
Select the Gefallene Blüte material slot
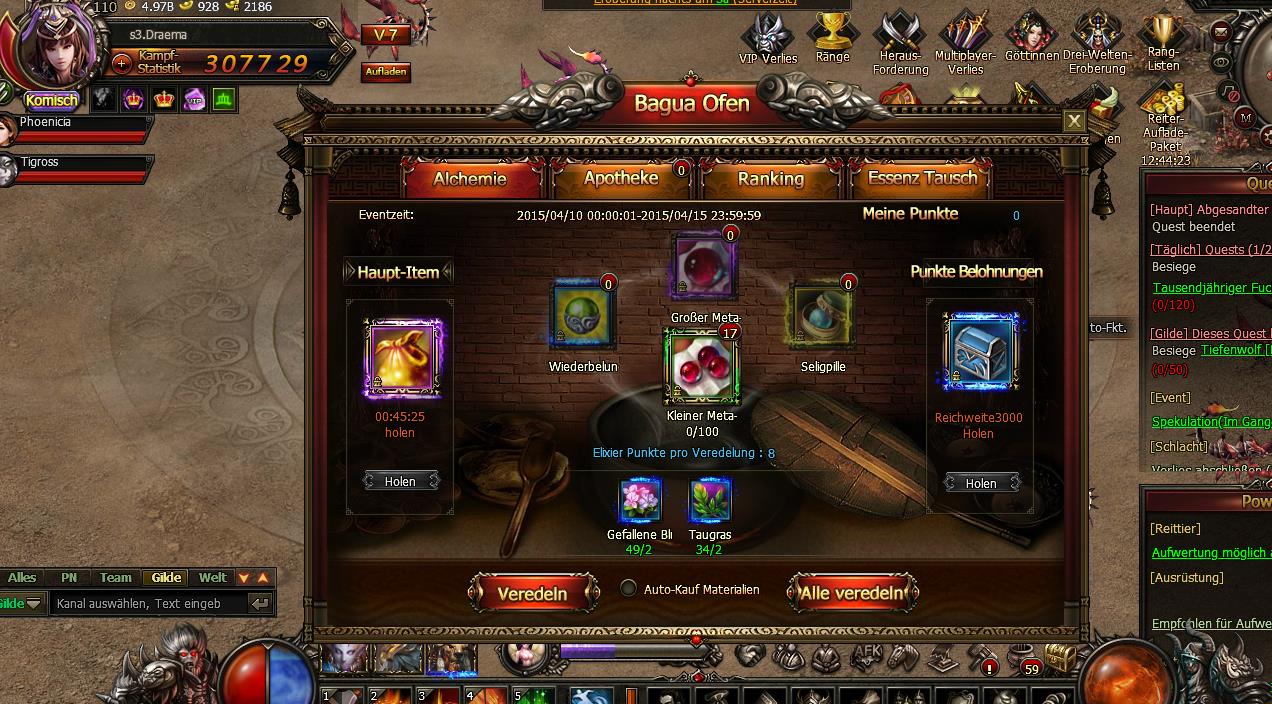pos(640,501)
